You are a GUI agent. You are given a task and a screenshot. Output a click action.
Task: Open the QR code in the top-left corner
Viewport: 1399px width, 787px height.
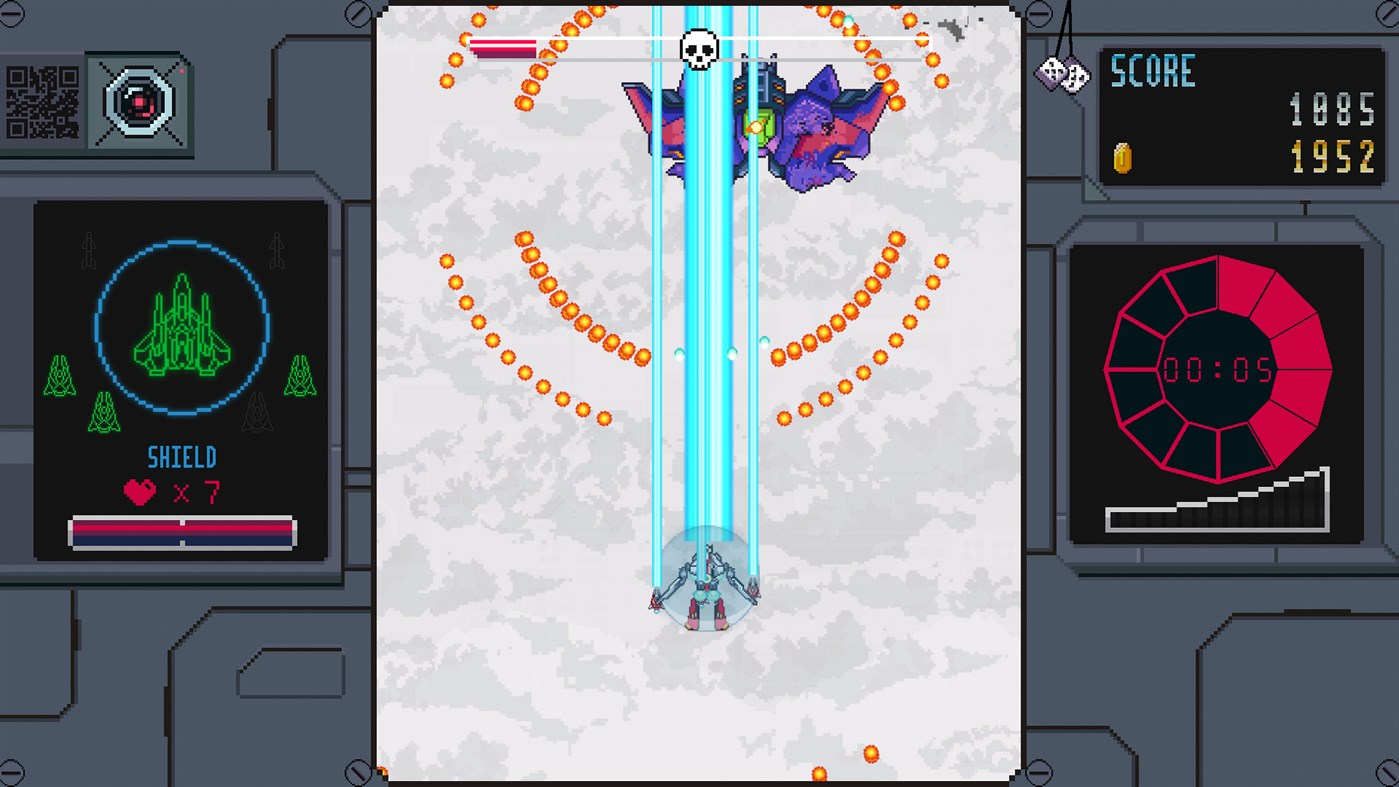[x=43, y=100]
